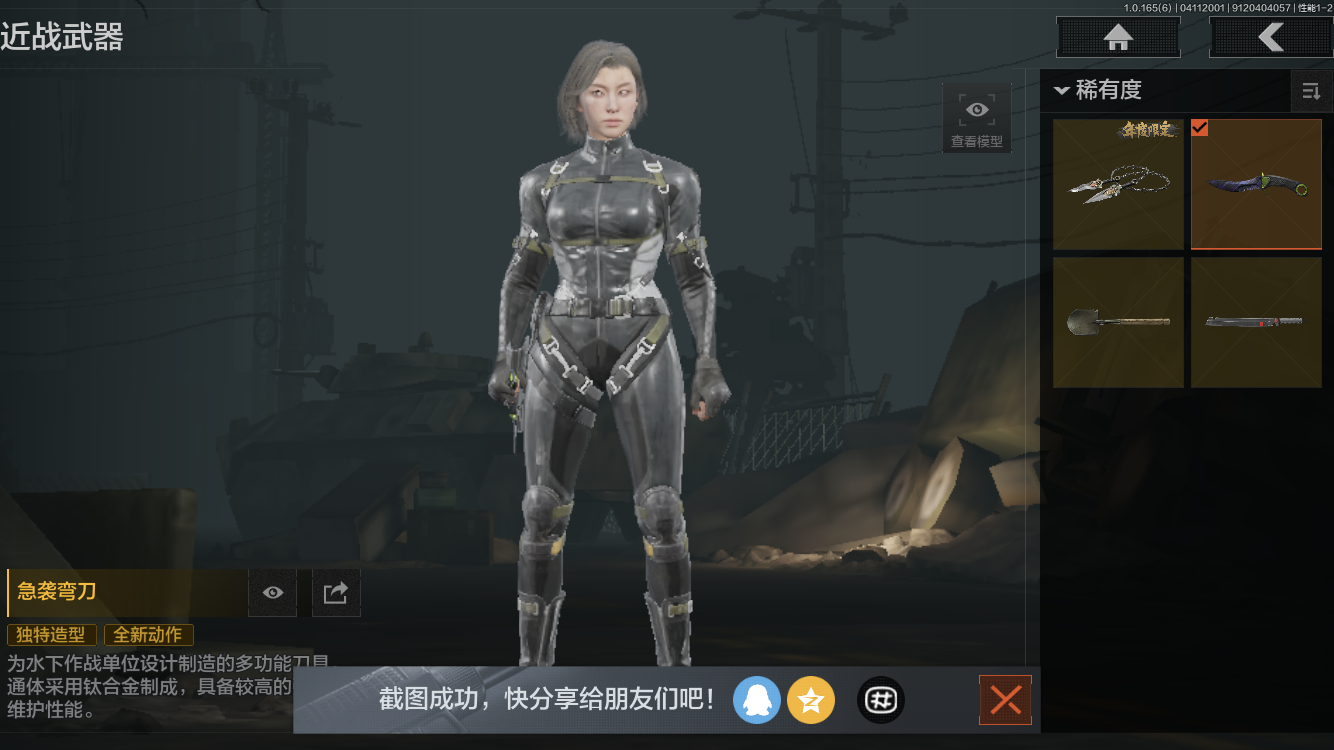Image resolution: width=1334 pixels, height=750 pixels.
Task: Click the 查看模型 view model eye icon
Action: point(976,109)
